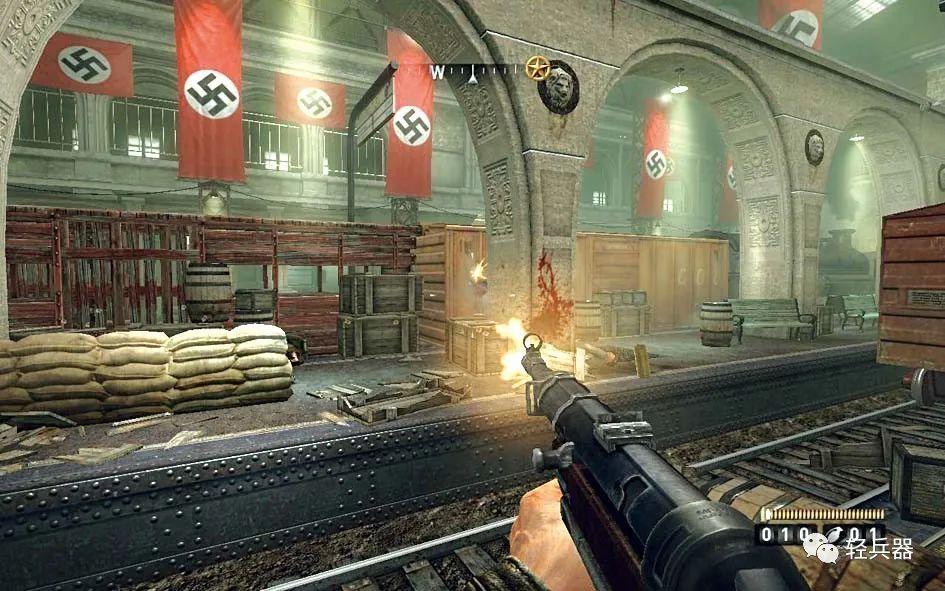Click the gold star objective marker
This screenshot has width=945, height=591.
pyautogui.click(x=538, y=68)
